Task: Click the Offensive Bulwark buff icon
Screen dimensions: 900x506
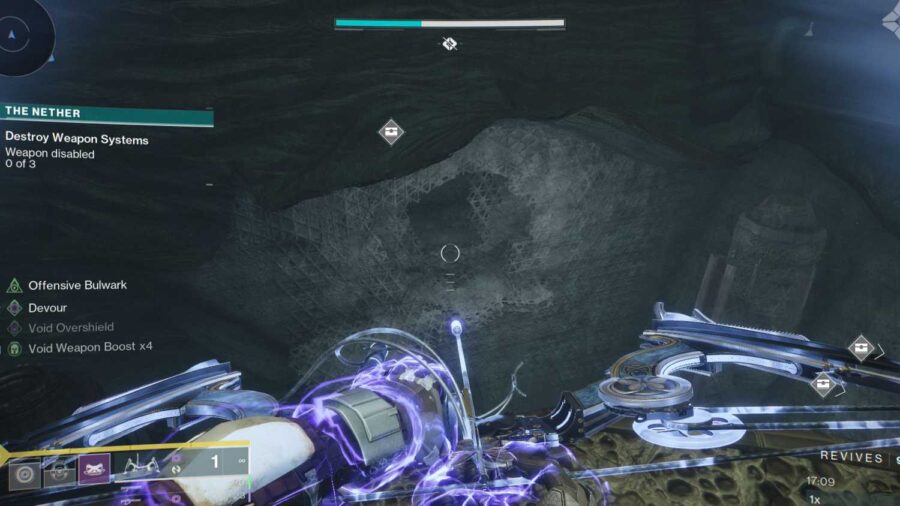Action: click(14, 286)
